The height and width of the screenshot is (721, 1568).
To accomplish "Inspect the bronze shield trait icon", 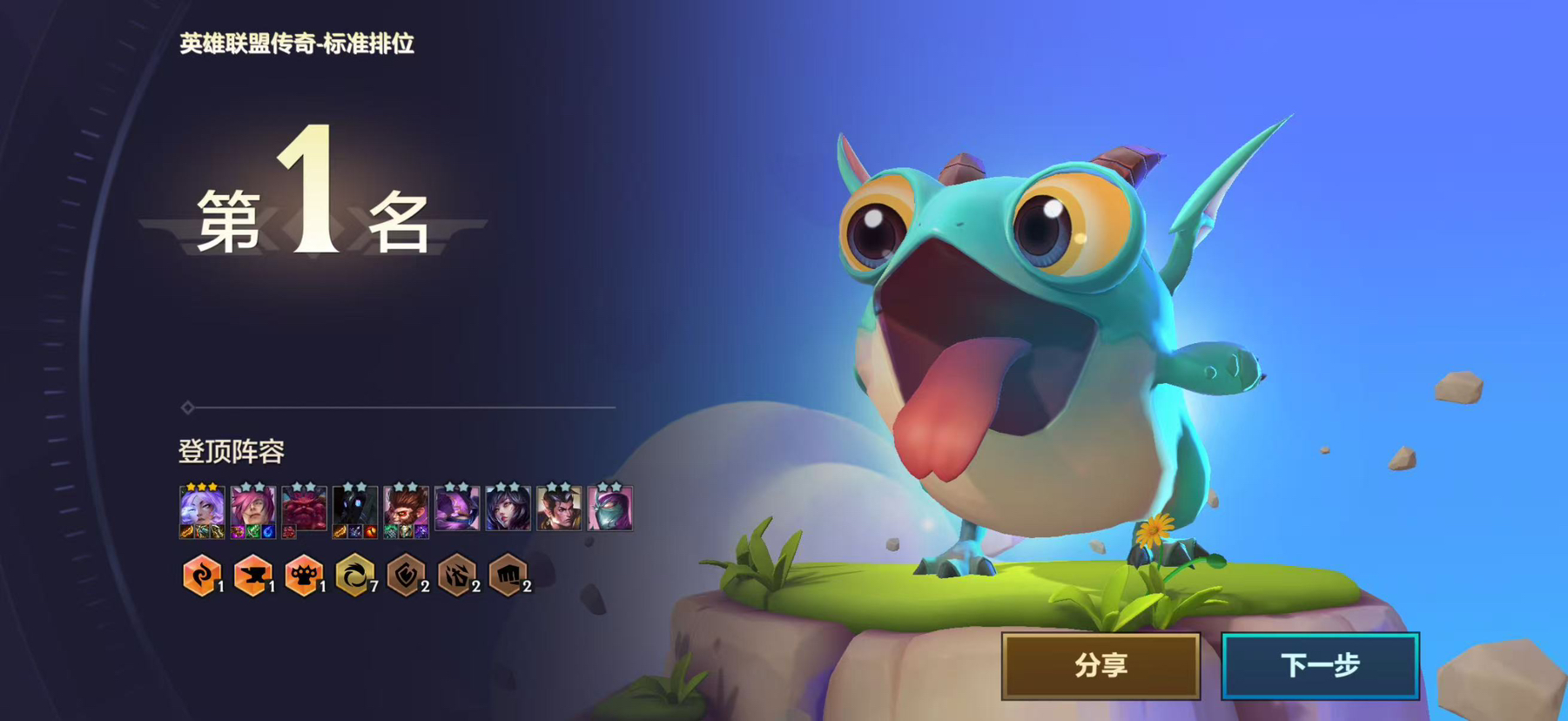I will coord(406,576).
